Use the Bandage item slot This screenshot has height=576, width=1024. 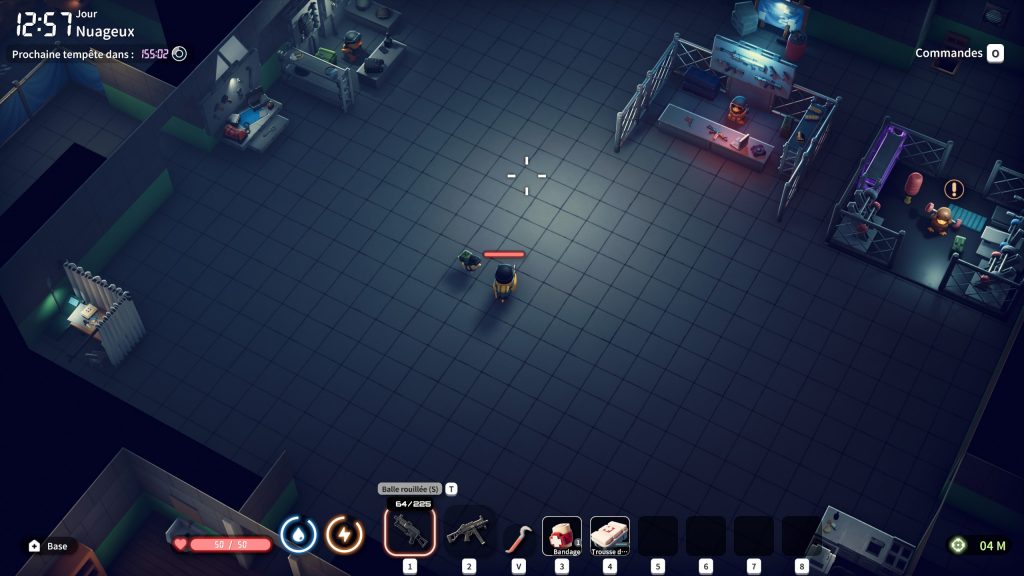point(562,535)
